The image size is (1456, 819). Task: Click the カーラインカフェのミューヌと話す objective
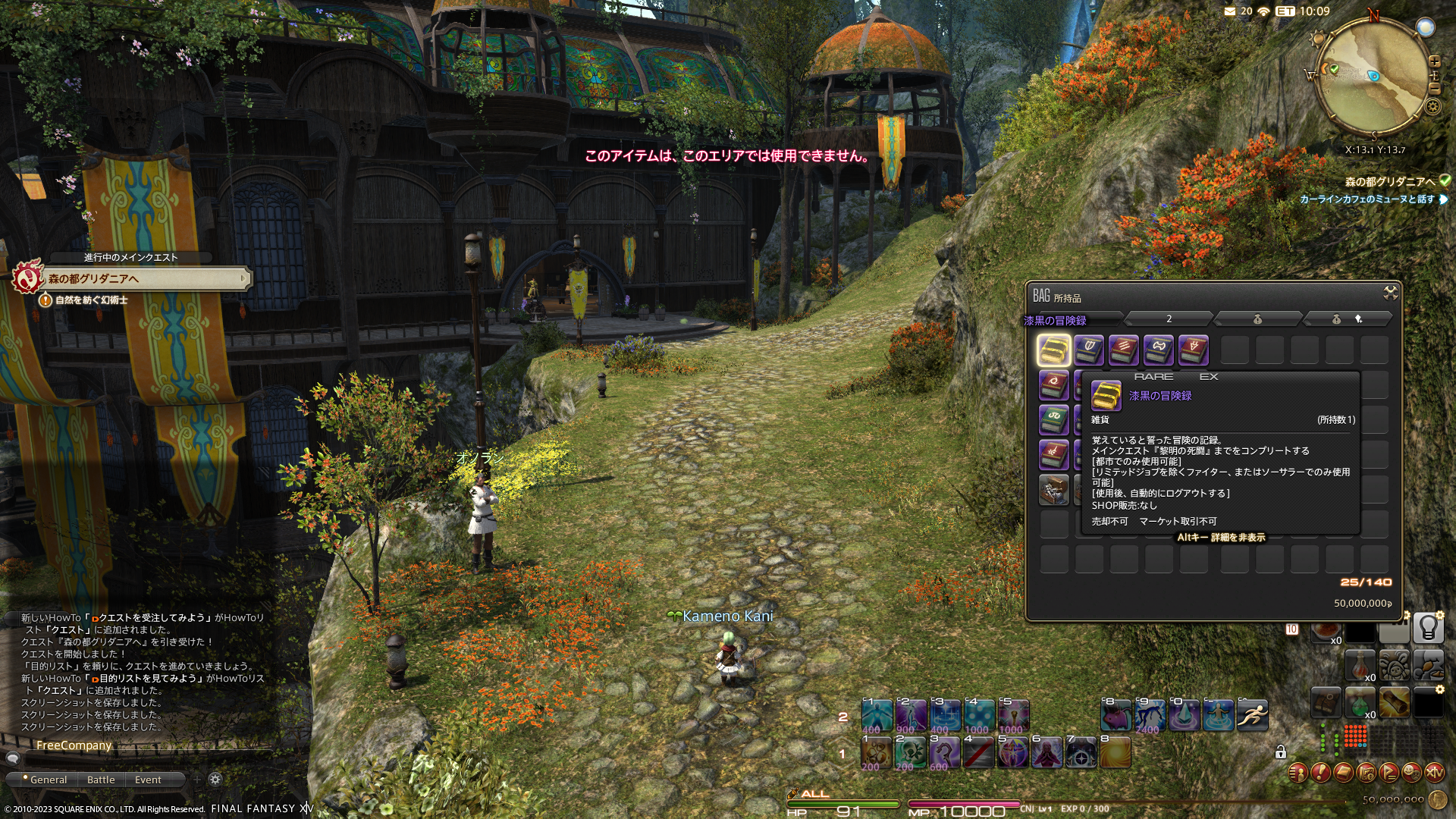point(1367,199)
